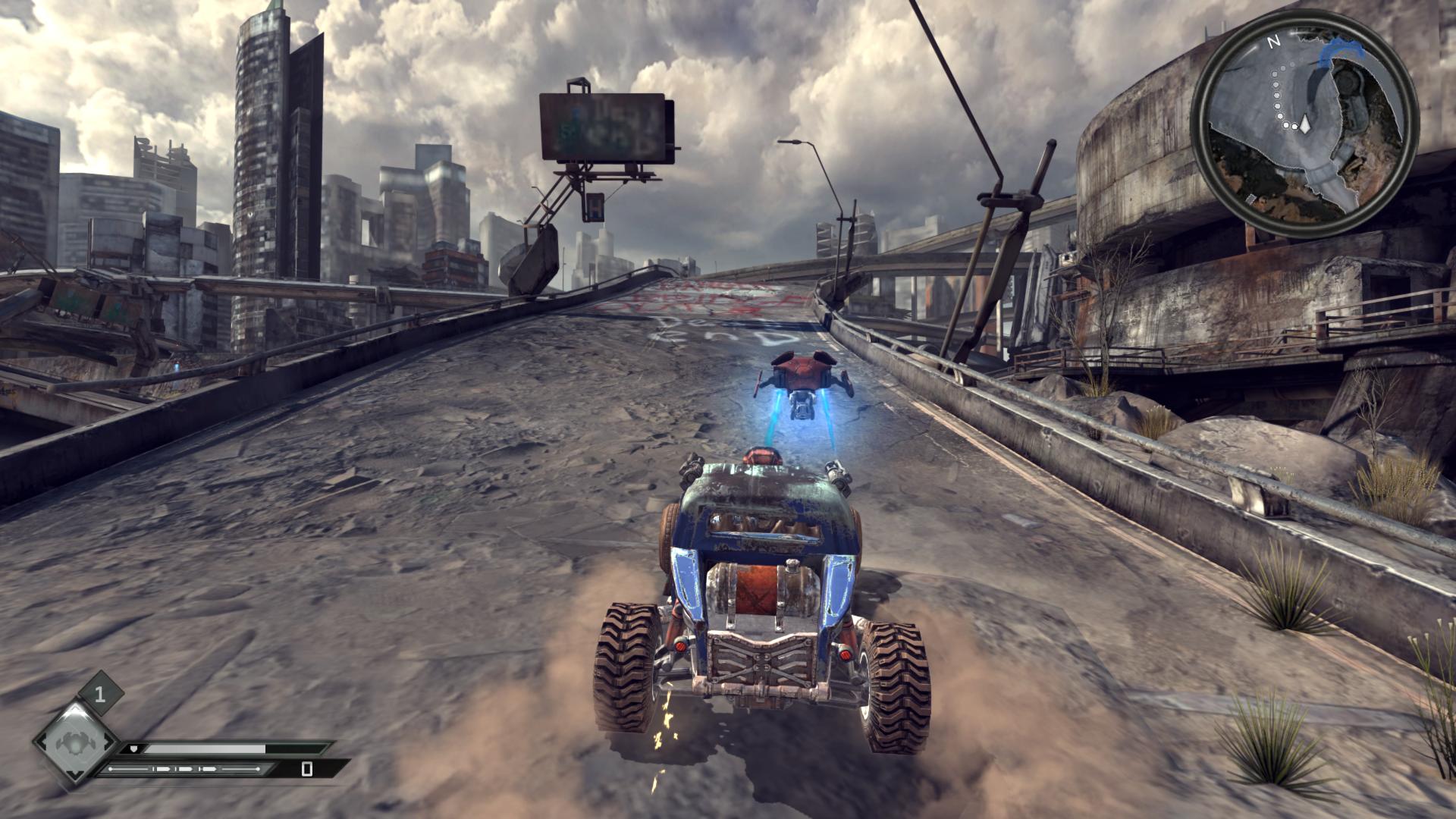Select the white player arrow on minimap
The width and height of the screenshot is (1456, 819).
1305,125
